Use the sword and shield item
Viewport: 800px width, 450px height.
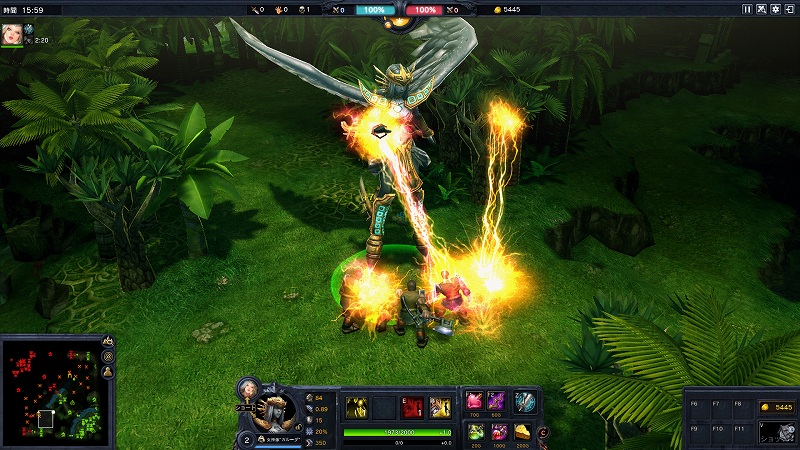click(525, 401)
